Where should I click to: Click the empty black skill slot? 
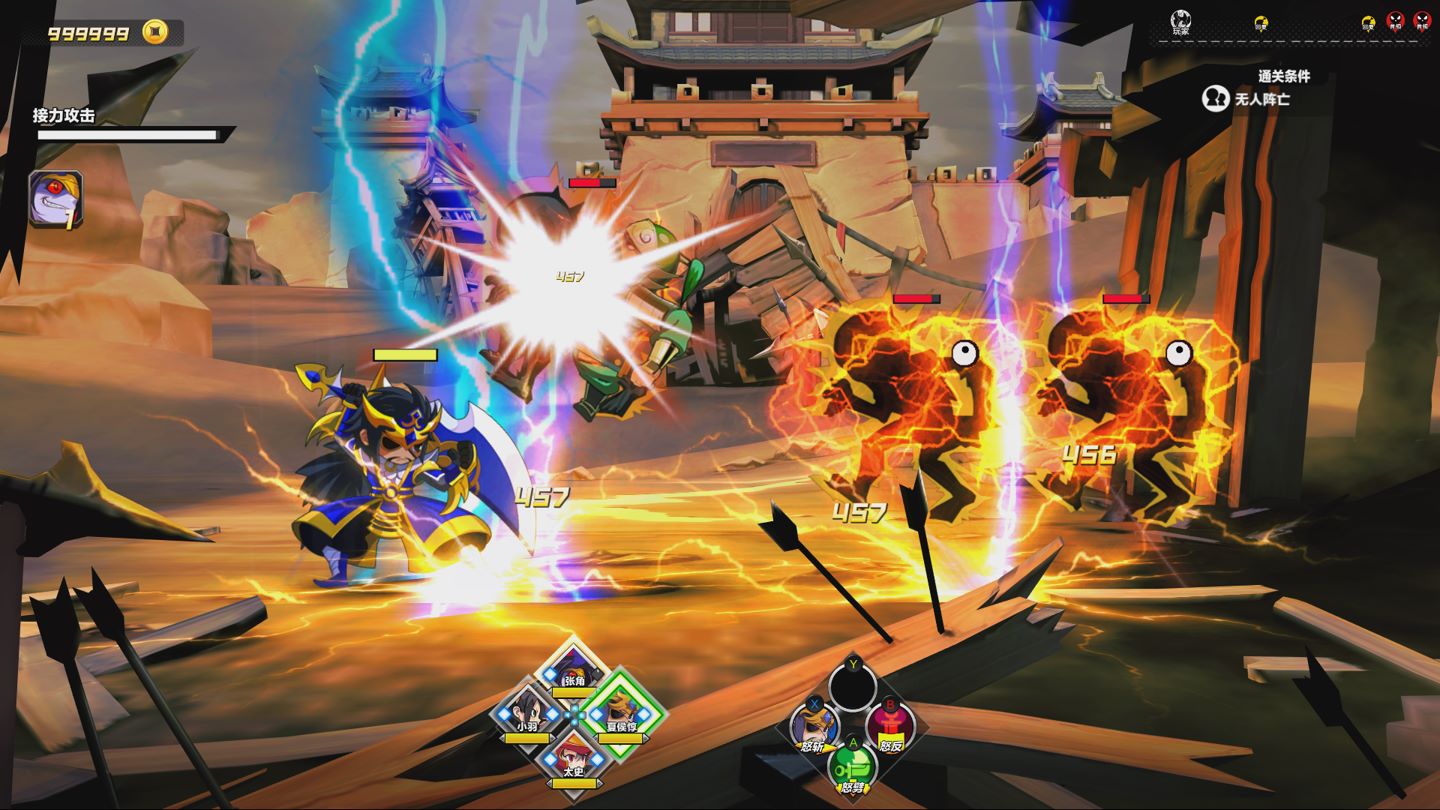point(852,686)
